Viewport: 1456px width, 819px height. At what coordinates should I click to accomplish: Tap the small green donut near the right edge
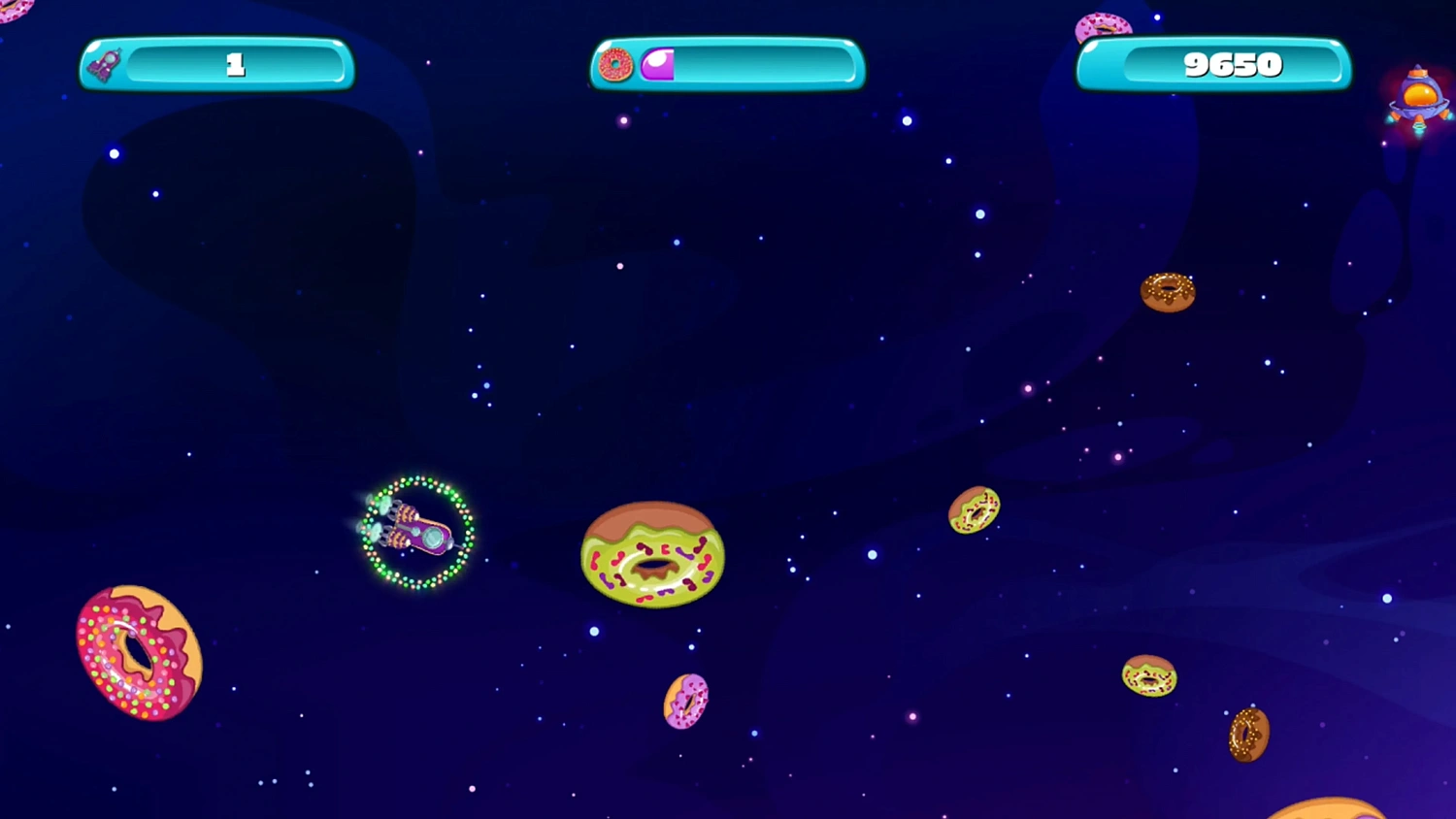click(x=973, y=511)
